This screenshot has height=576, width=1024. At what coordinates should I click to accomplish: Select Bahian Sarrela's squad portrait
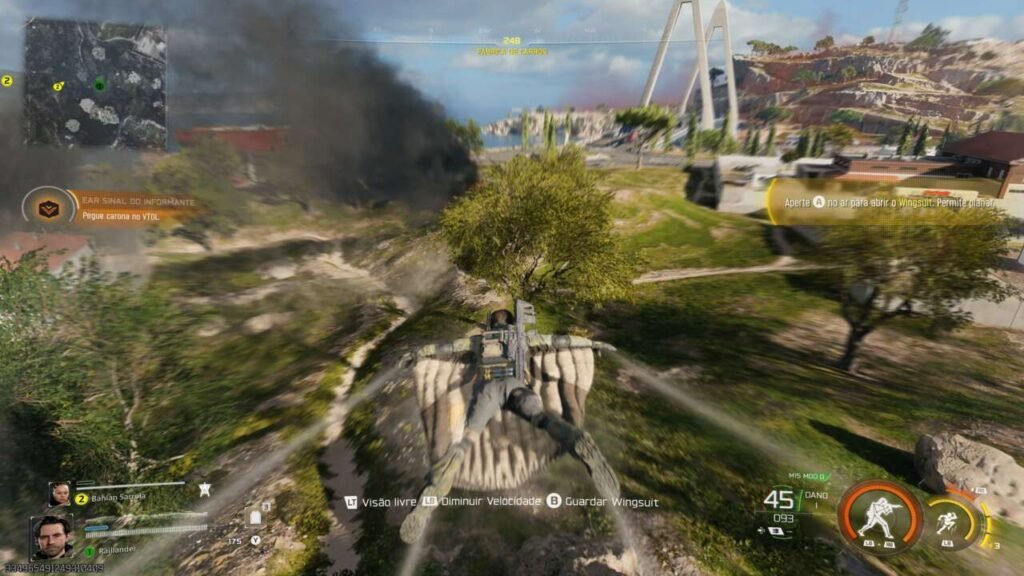pyautogui.click(x=60, y=494)
